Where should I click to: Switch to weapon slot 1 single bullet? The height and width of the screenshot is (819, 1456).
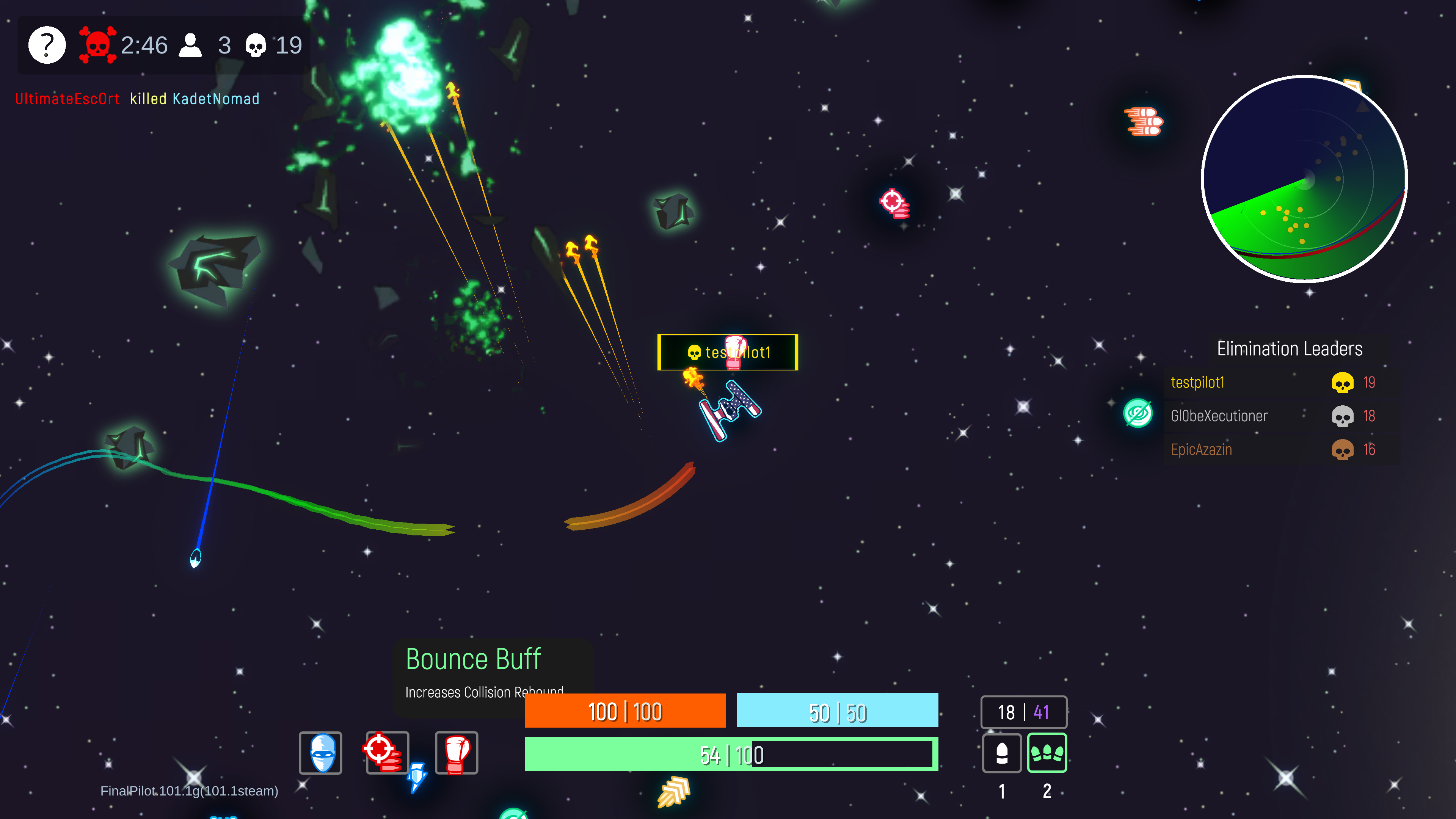tap(1001, 753)
